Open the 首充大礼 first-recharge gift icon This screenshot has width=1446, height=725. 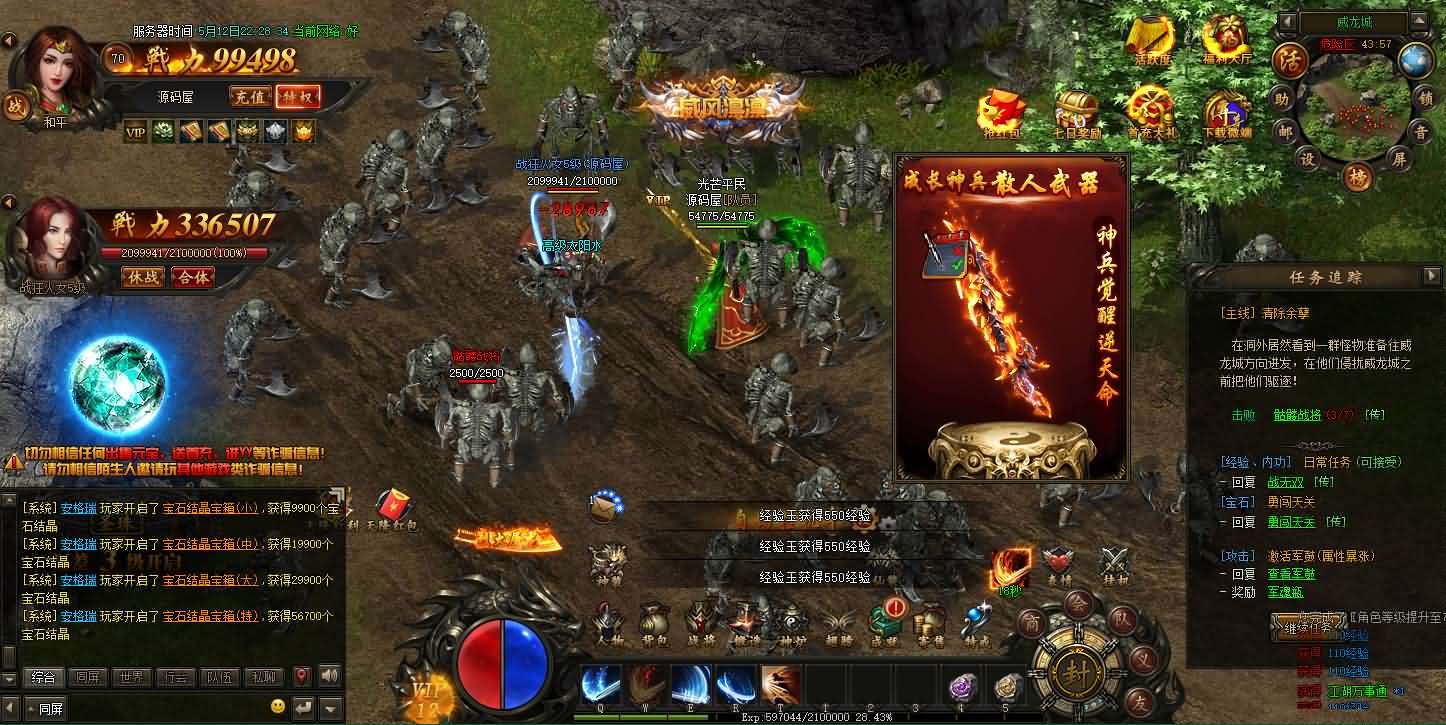1148,110
